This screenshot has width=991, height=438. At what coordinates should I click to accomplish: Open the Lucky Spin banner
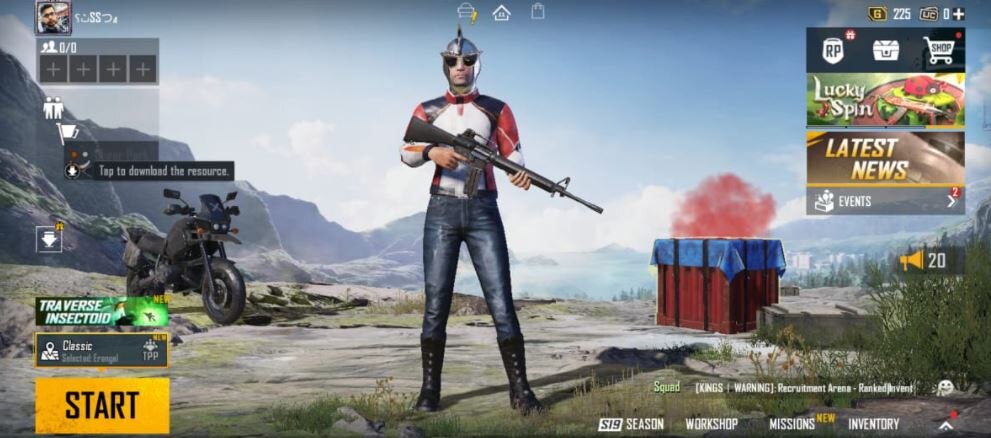pyautogui.click(x=885, y=100)
